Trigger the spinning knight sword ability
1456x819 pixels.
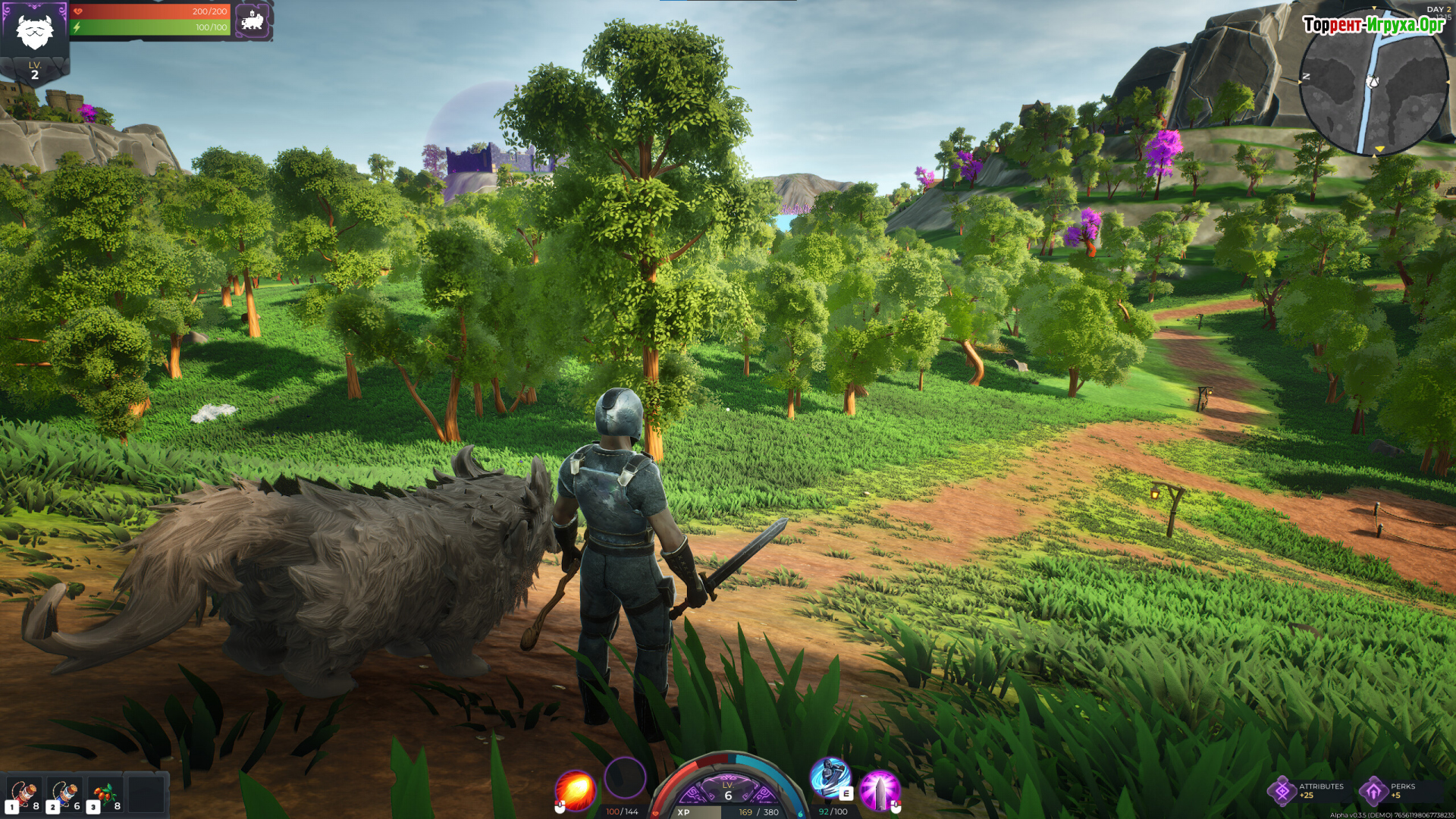pos(830,778)
